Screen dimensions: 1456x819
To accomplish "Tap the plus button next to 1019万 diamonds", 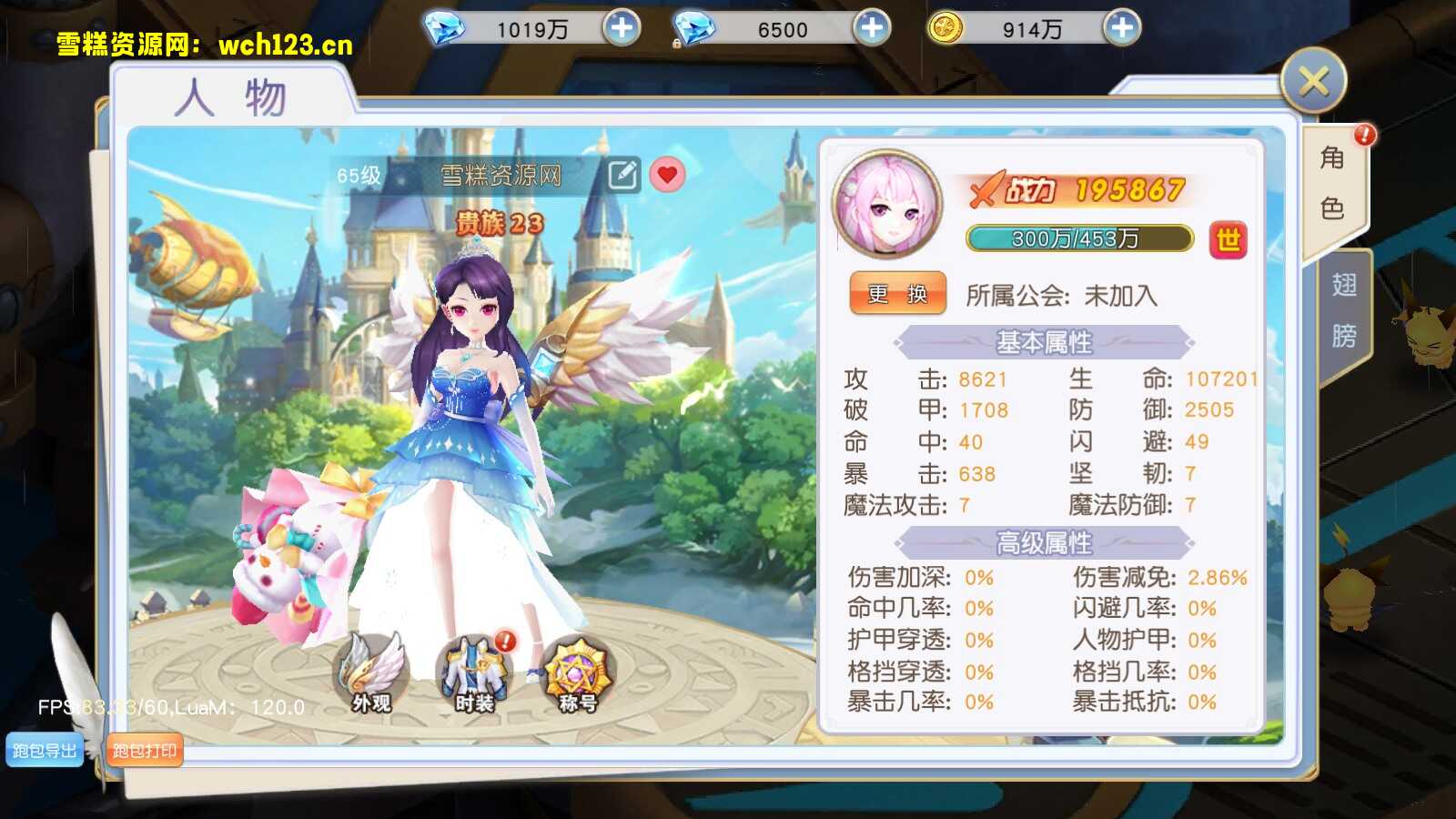I will tap(621, 28).
